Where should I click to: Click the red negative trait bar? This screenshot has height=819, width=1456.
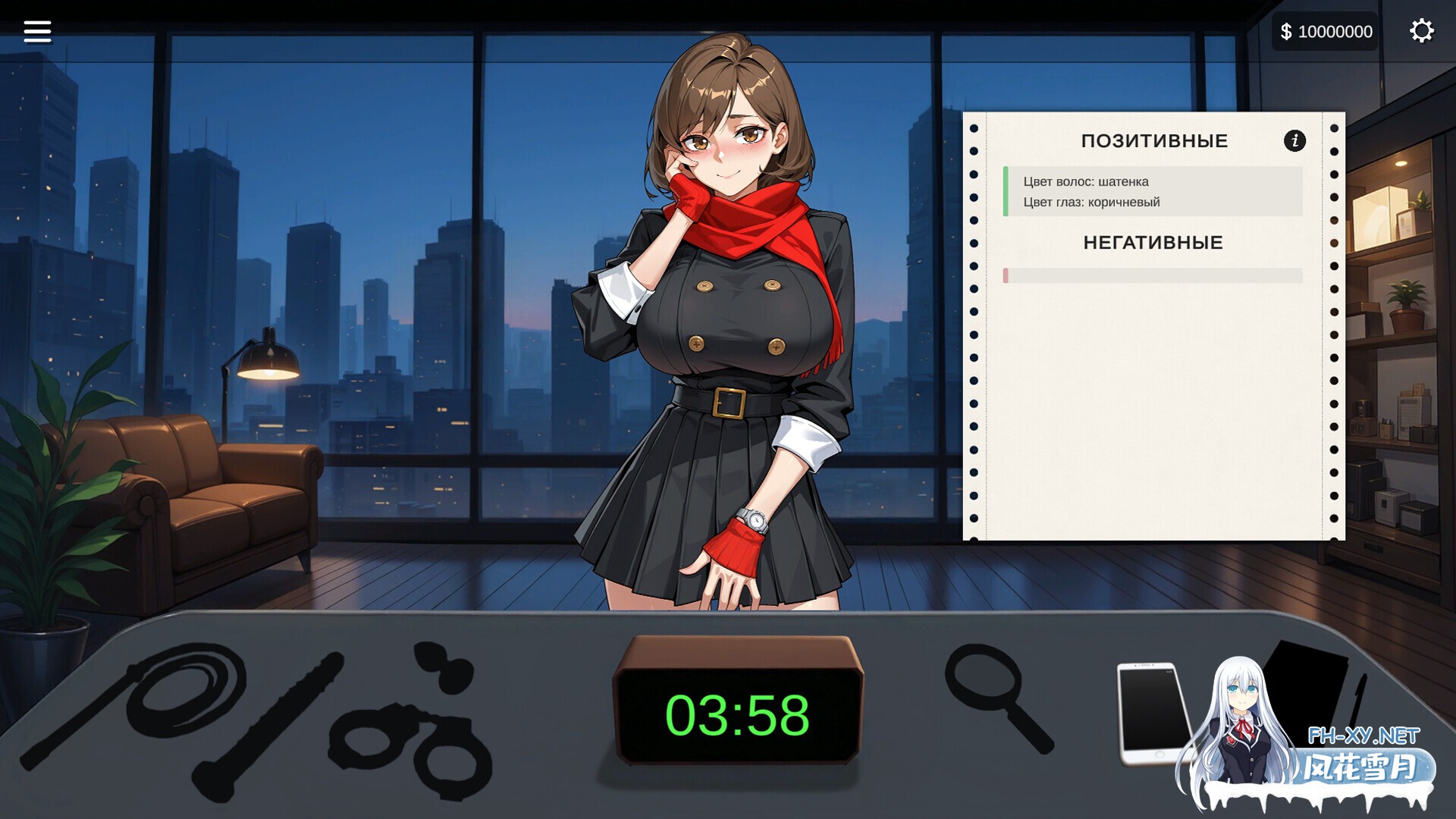point(1006,277)
